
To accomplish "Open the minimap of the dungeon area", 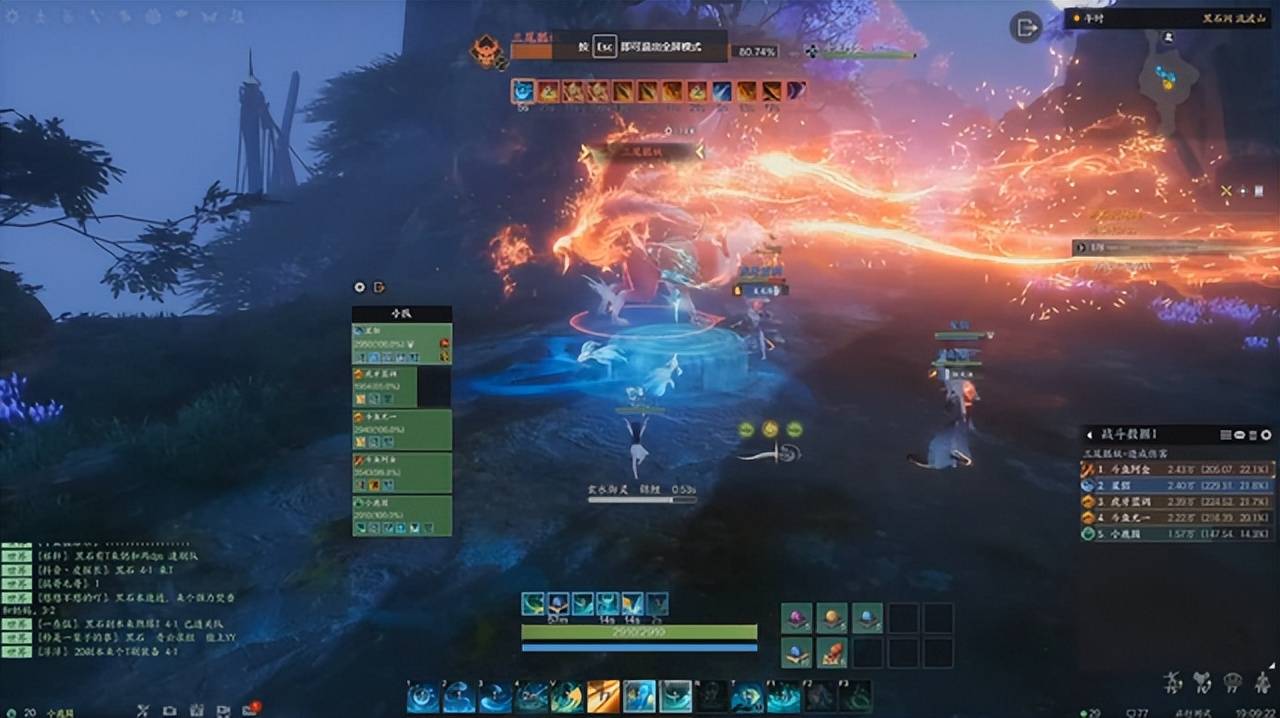I will tap(1168, 78).
